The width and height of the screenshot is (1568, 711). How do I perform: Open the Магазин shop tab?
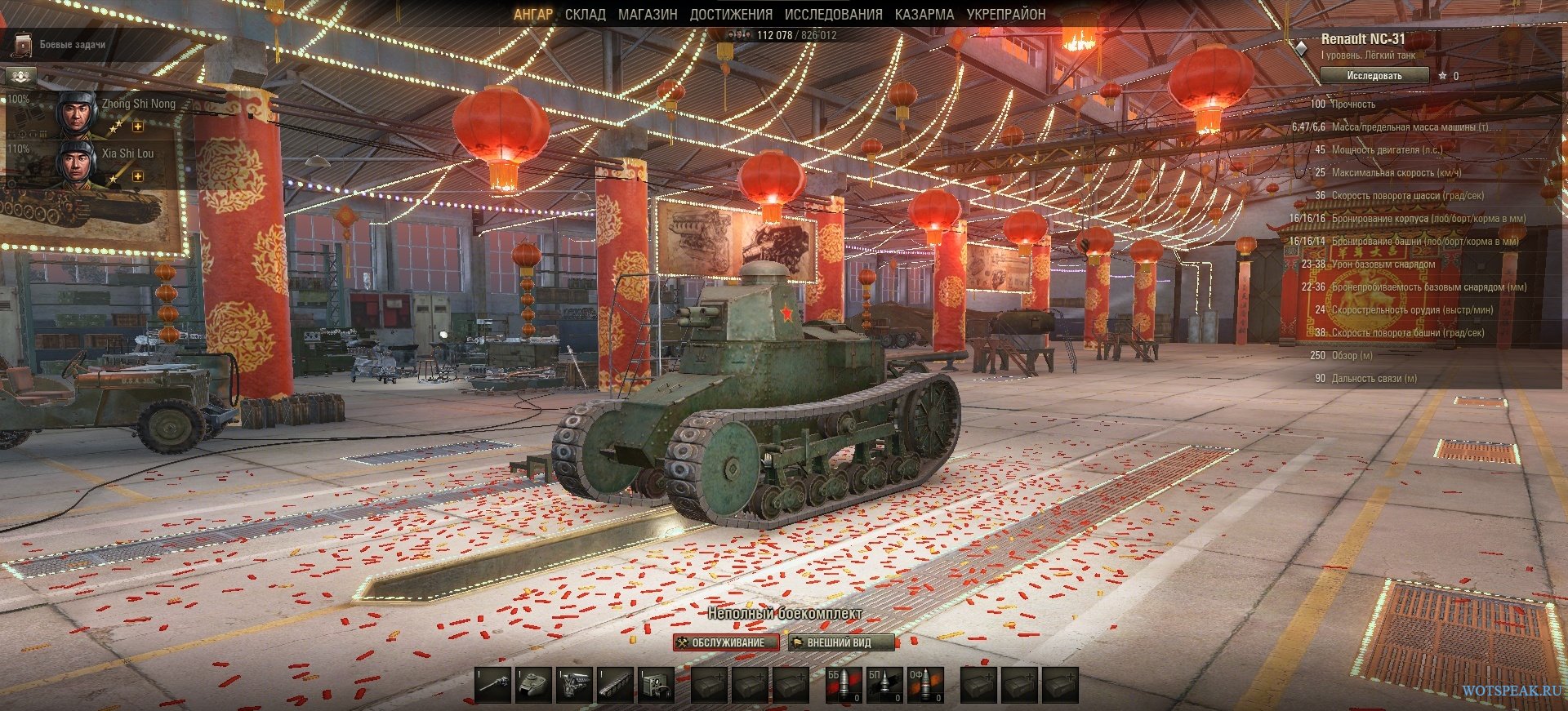tap(648, 15)
